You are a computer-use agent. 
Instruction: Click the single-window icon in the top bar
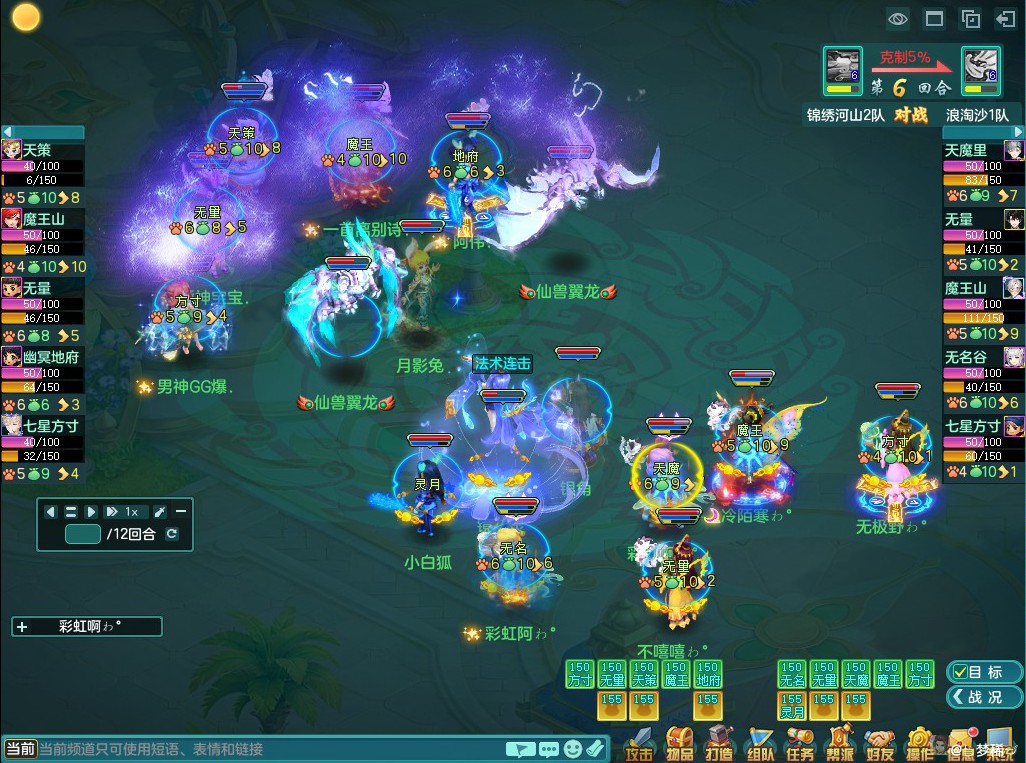[934, 18]
